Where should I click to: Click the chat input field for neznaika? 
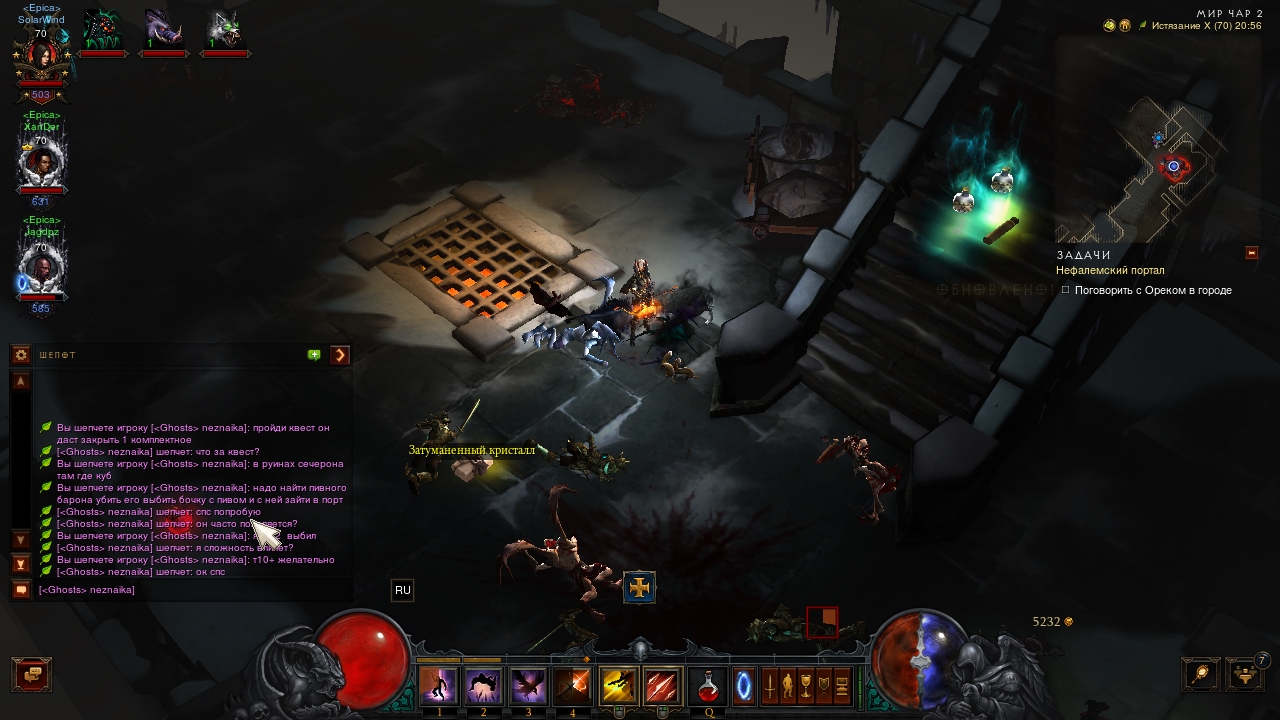pos(190,590)
